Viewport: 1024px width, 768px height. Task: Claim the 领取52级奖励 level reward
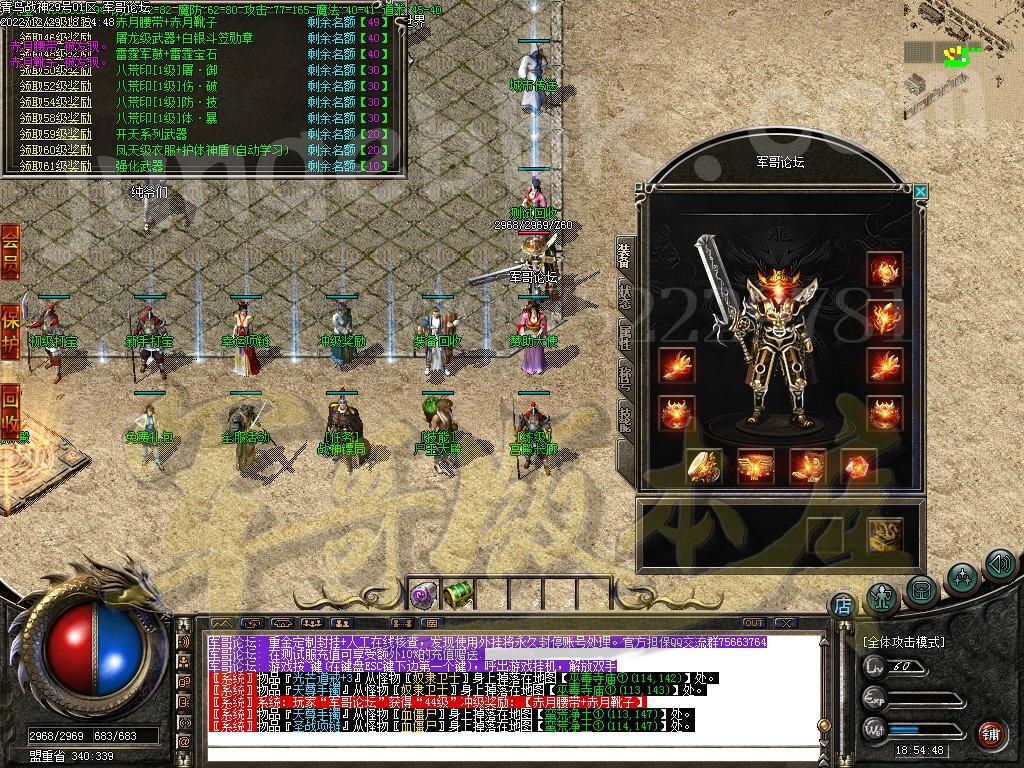(56, 86)
